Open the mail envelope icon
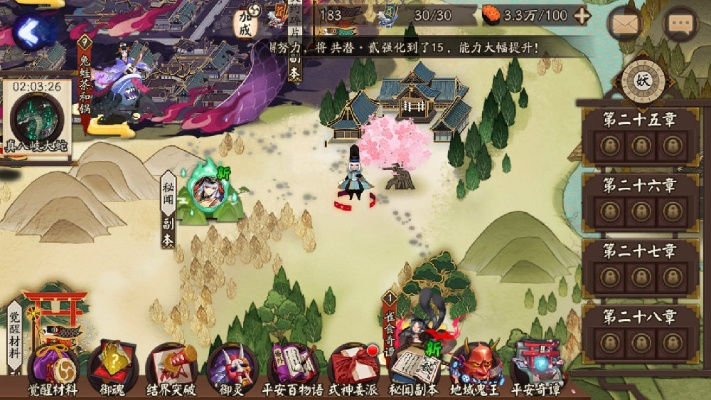This screenshot has height=400, width=711. (626, 22)
